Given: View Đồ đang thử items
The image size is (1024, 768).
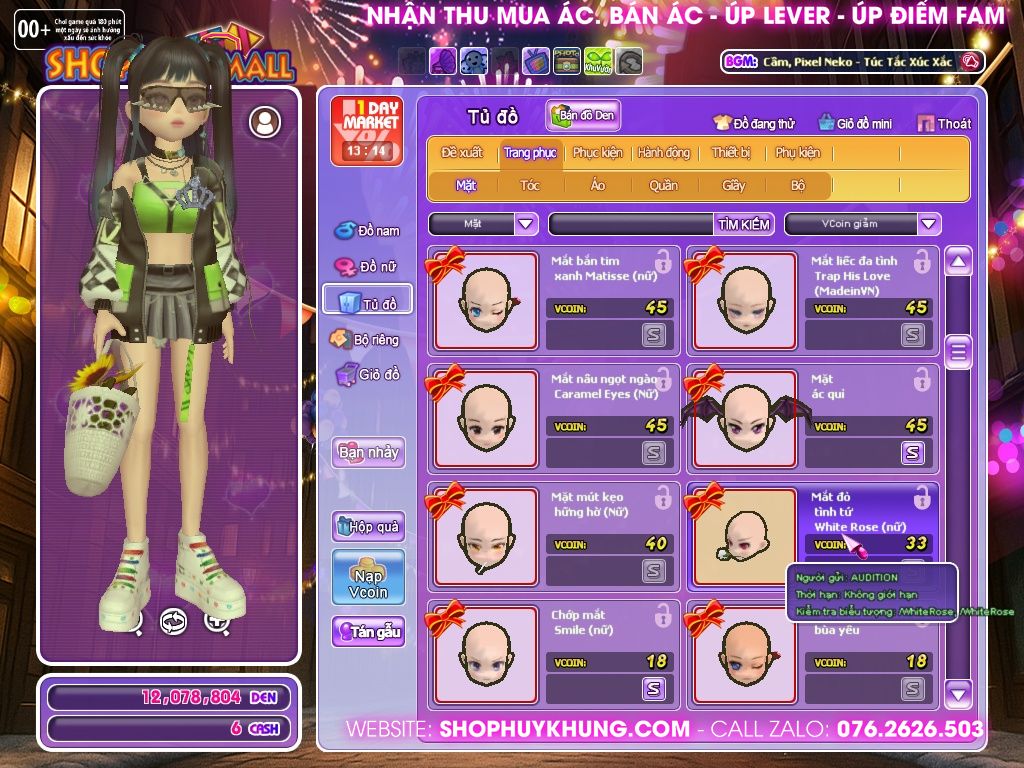Looking at the screenshot, I should 754,124.
